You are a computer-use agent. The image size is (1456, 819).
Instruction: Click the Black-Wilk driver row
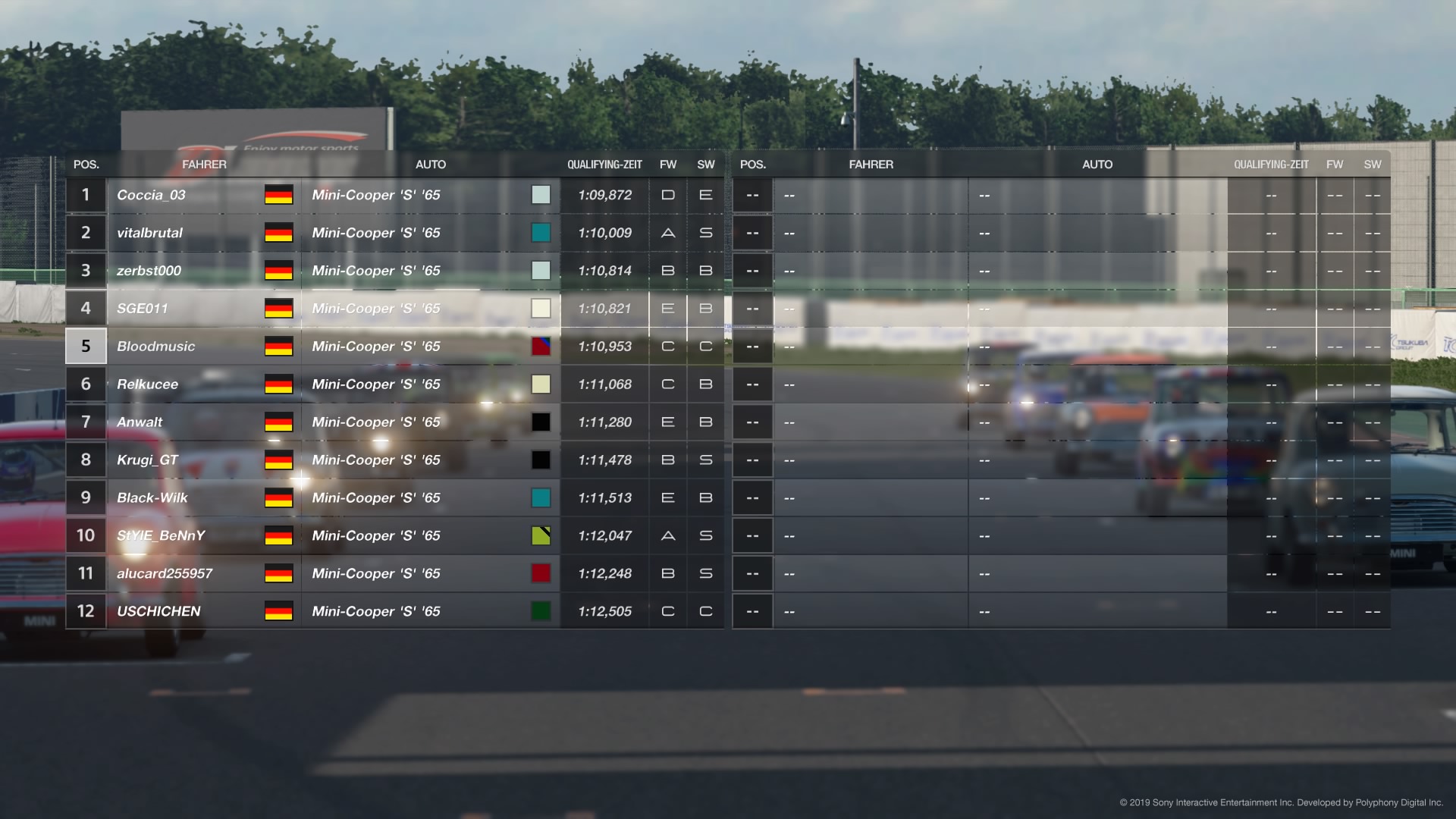[x=152, y=498]
